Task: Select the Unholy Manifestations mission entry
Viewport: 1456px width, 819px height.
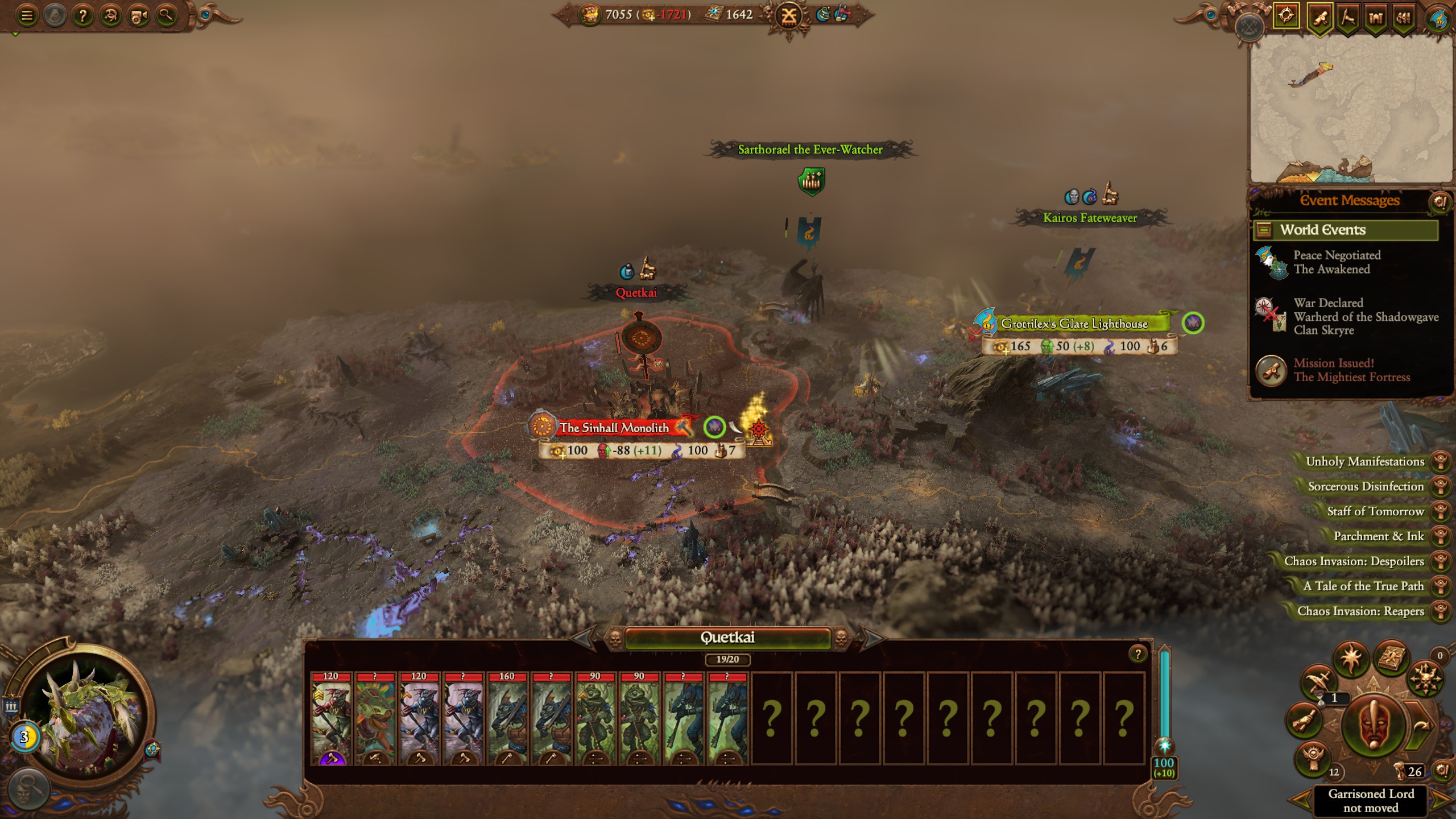Action: click(1365, 461)
